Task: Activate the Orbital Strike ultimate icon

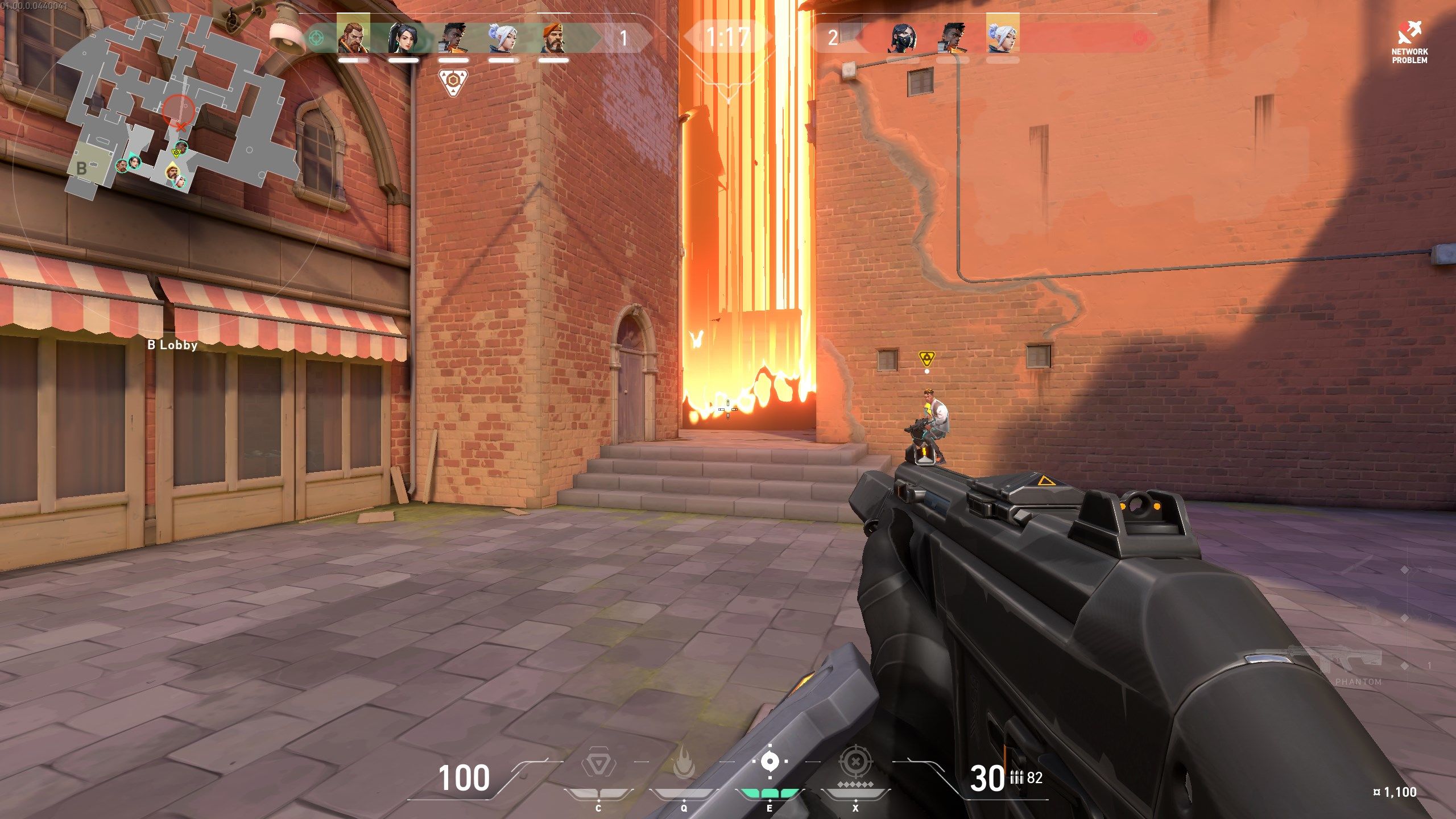Action: (855, 762)
